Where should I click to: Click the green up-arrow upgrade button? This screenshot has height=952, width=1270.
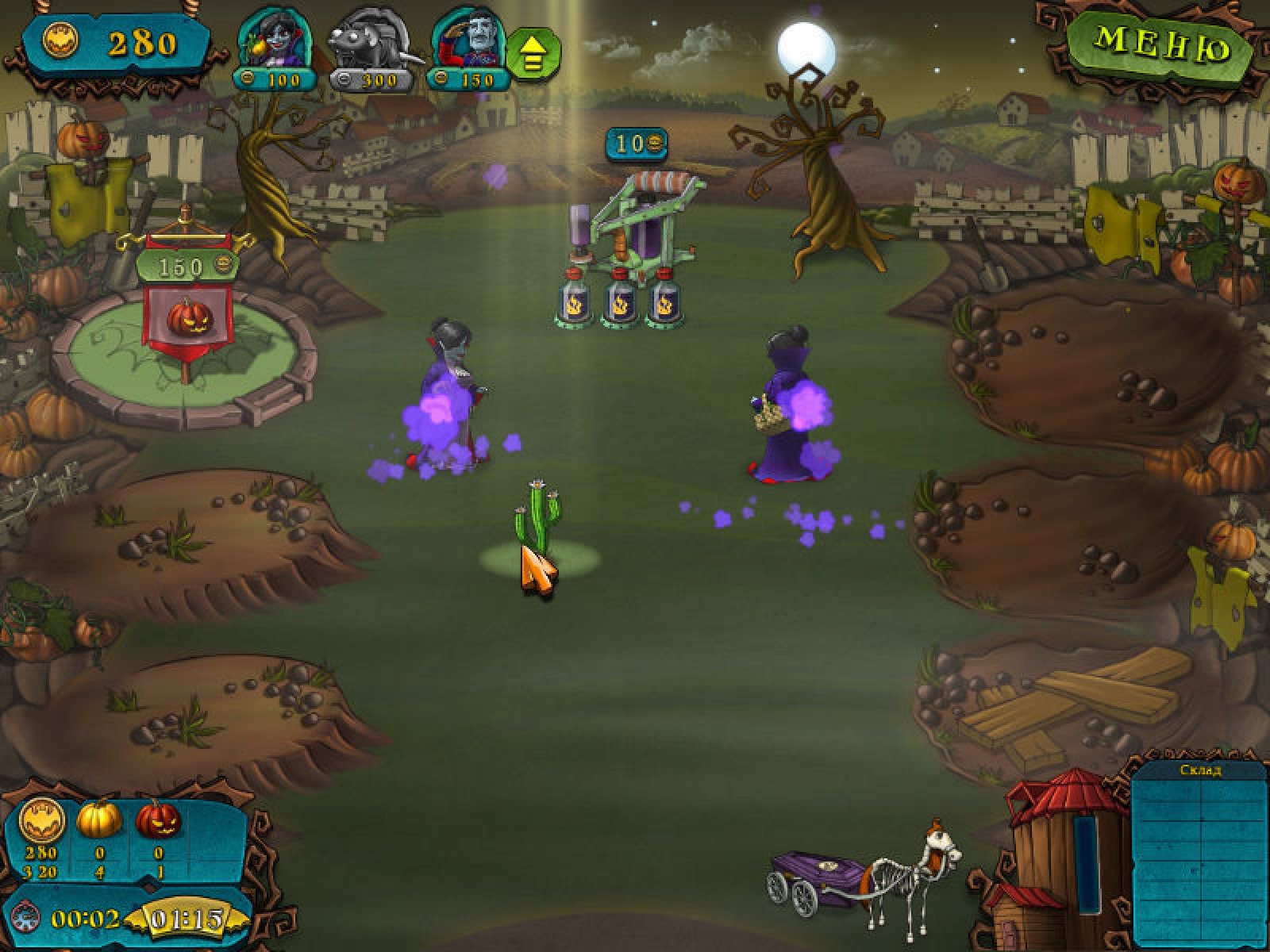(x=533, y=52)
